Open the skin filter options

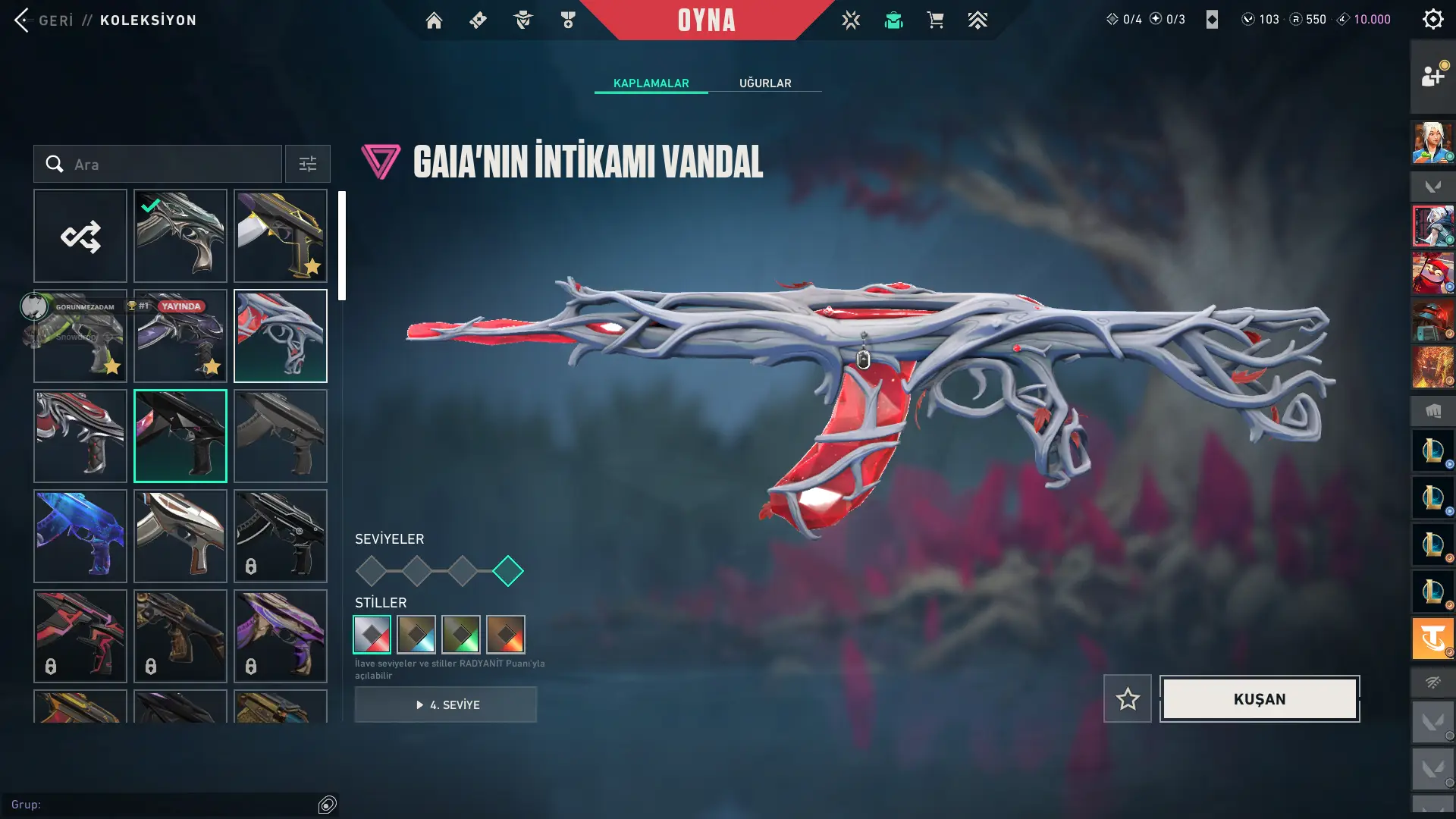tap(308, 165)
